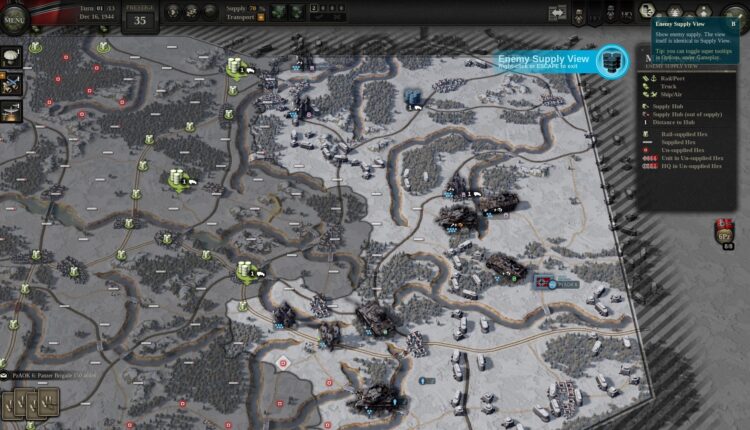
Task: Click the red skull badge on right edge
Action: coord(725,232)
